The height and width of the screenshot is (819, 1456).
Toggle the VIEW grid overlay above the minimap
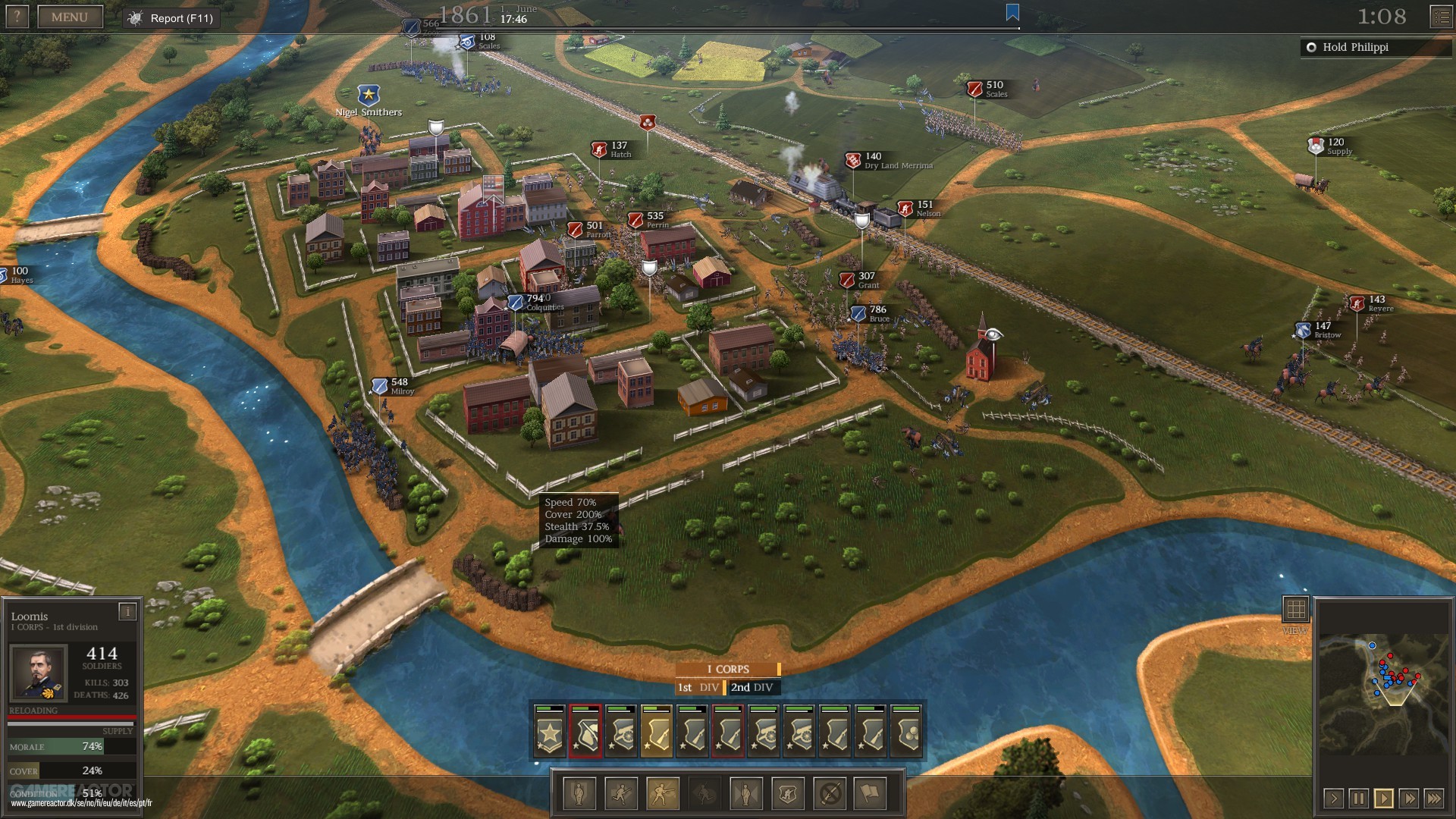point(1298,607)
